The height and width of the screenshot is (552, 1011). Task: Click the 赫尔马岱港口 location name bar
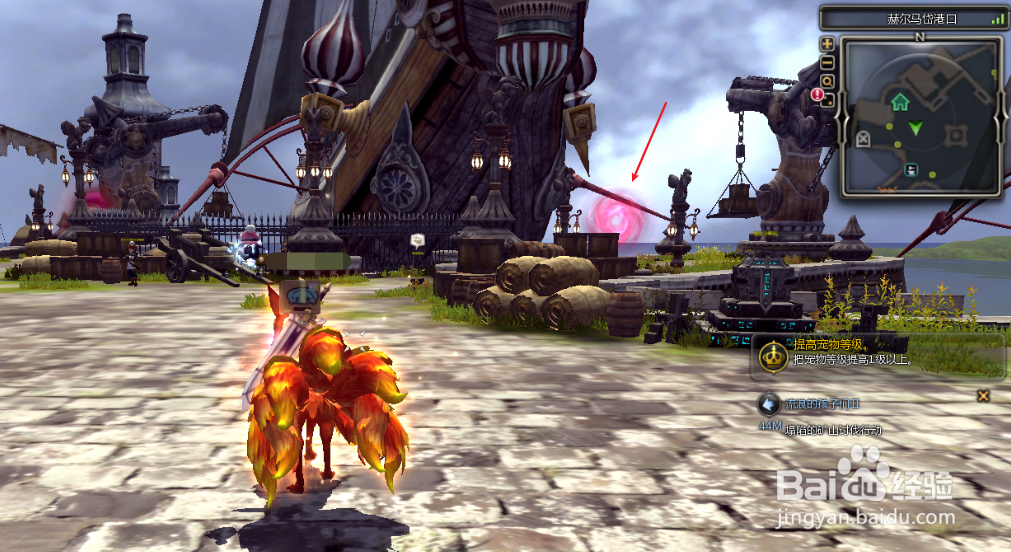coord(910,18)
